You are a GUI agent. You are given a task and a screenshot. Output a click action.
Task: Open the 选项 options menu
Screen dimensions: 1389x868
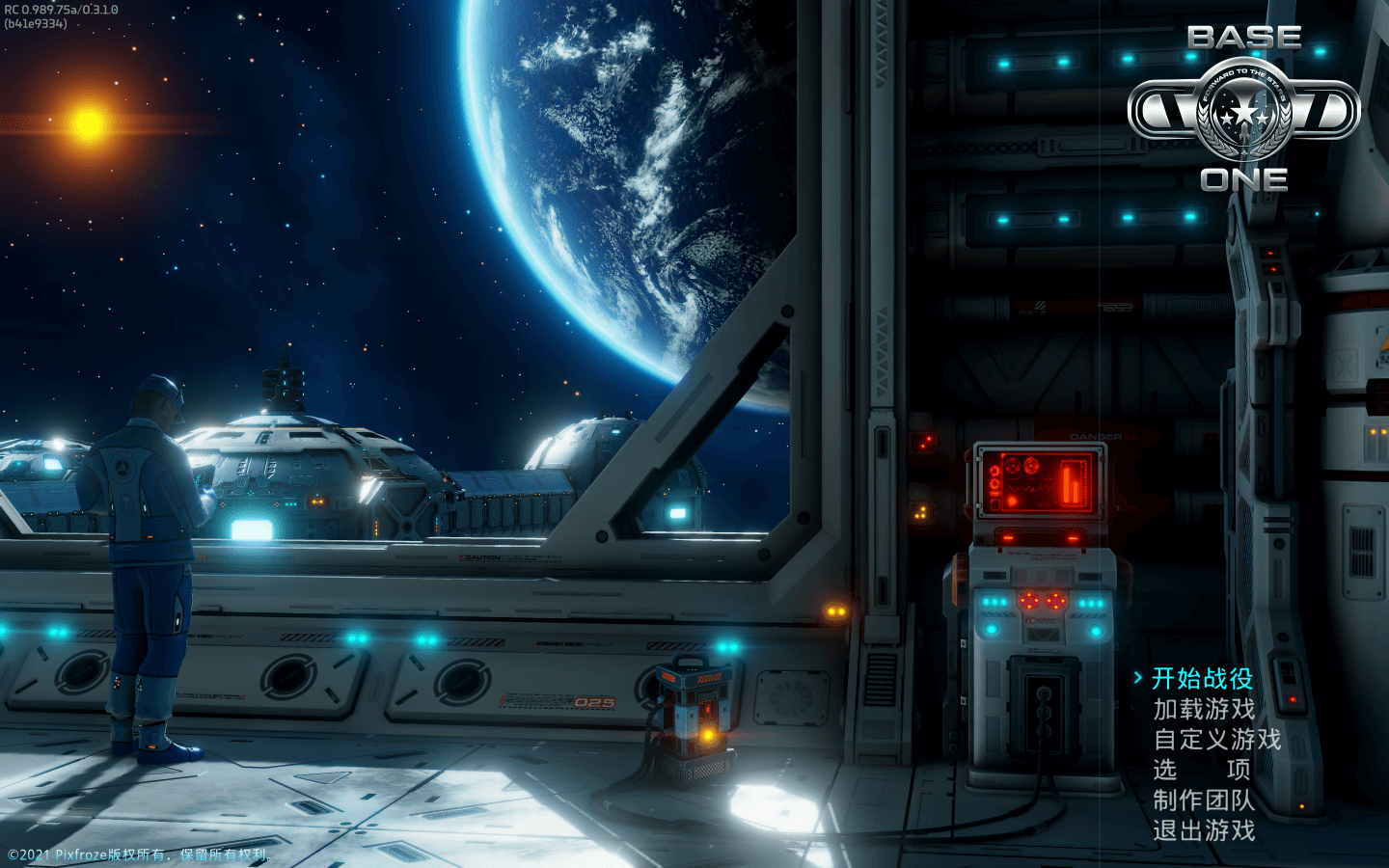tap(1202, 770)
